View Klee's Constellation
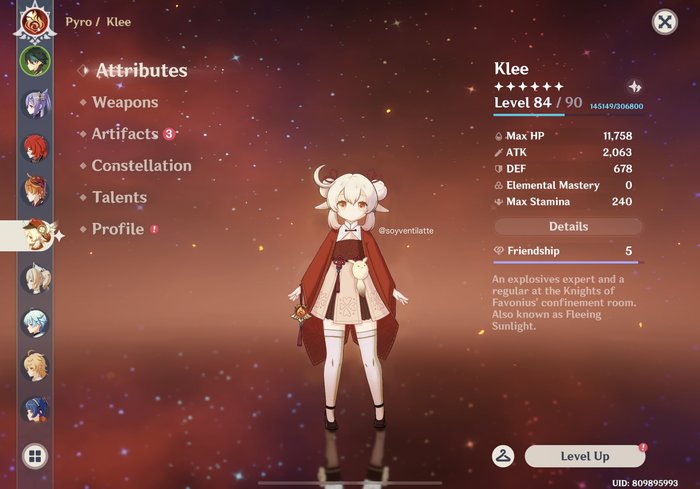The width and height of the screenshot is (700, 489). point(141,166)
